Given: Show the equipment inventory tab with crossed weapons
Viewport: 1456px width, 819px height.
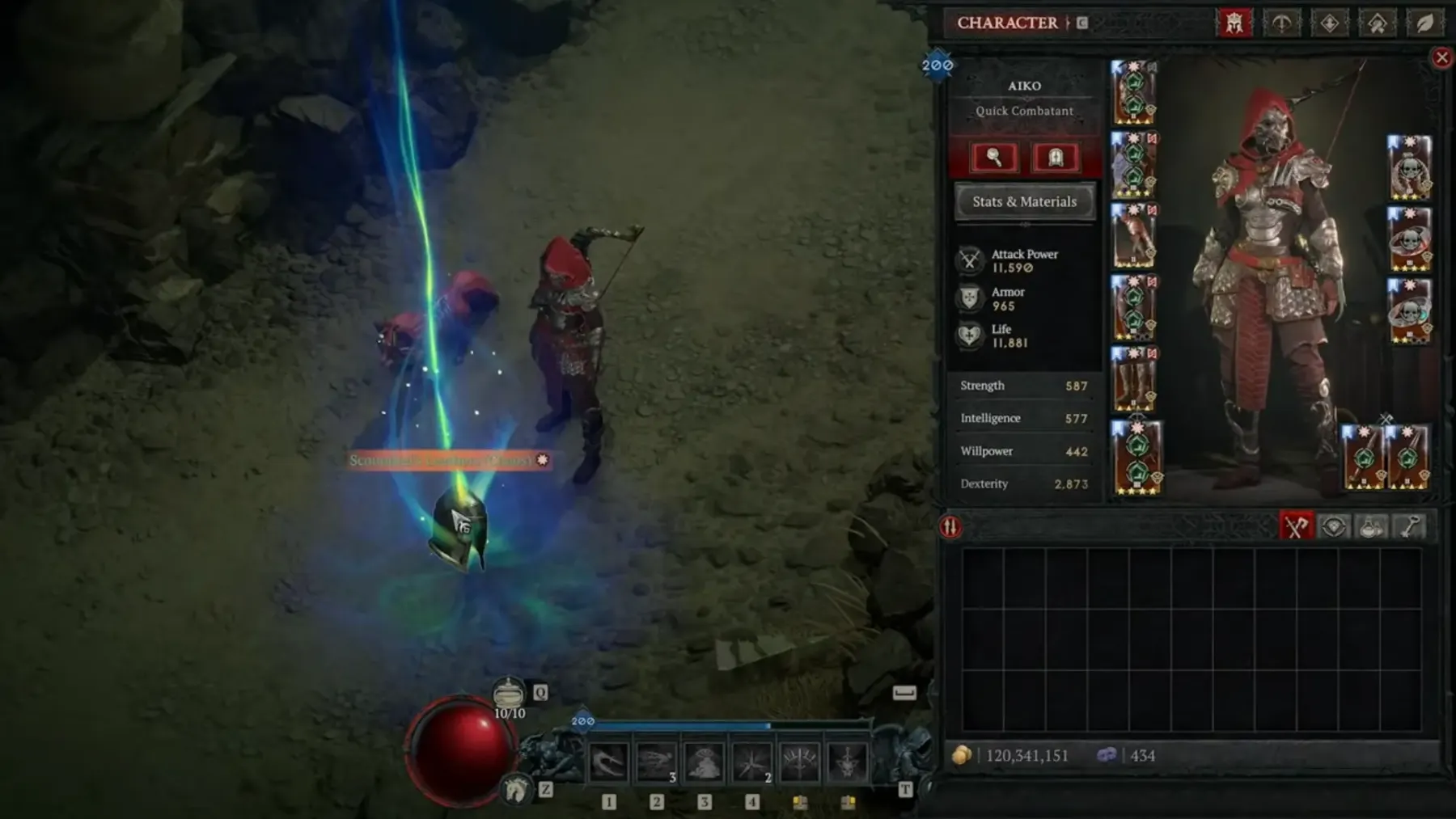Looking at the screenshot, I should [x=1296, y=527].
